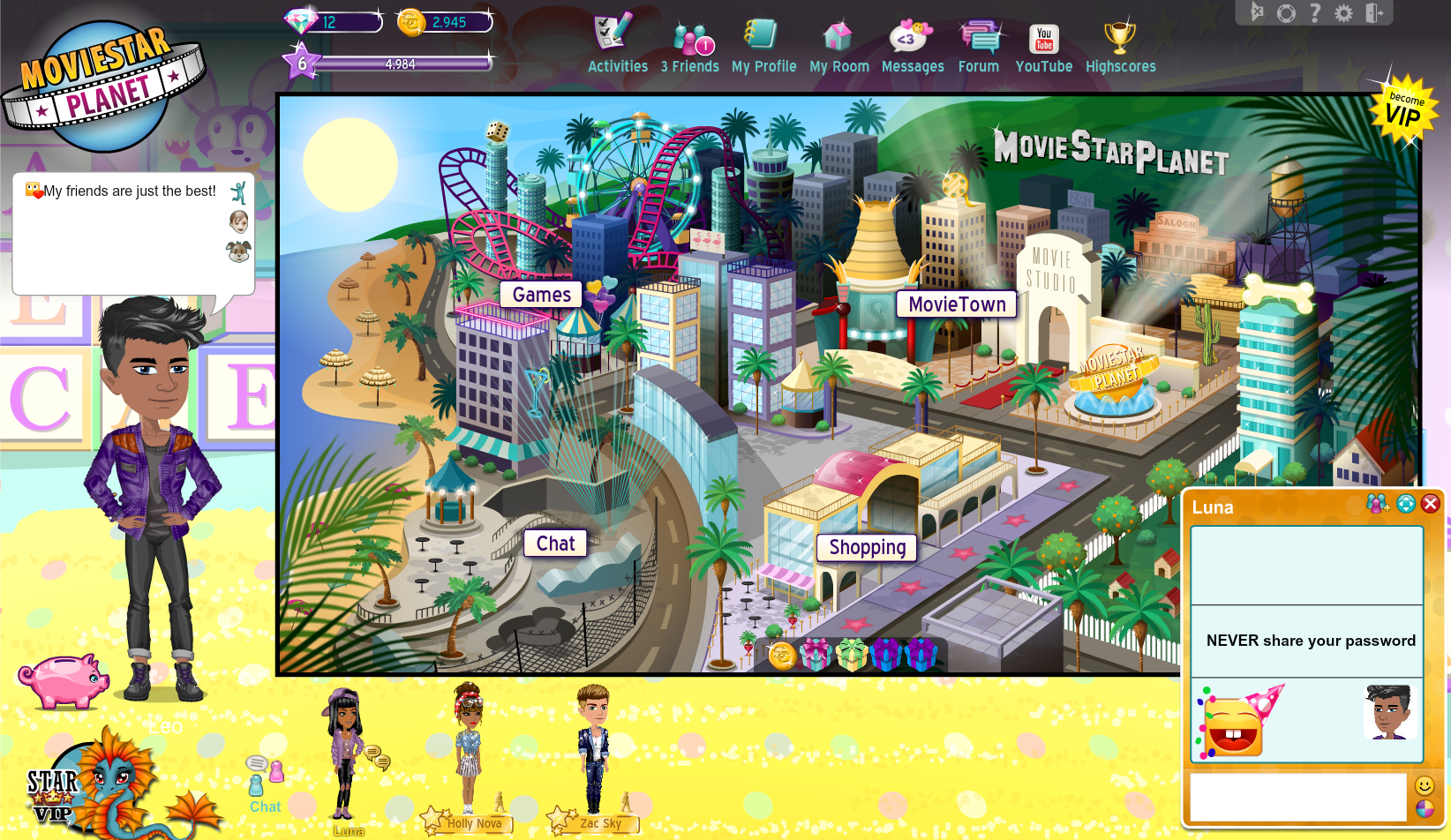
Task: Go to My Profile
Action: [763, 46]
